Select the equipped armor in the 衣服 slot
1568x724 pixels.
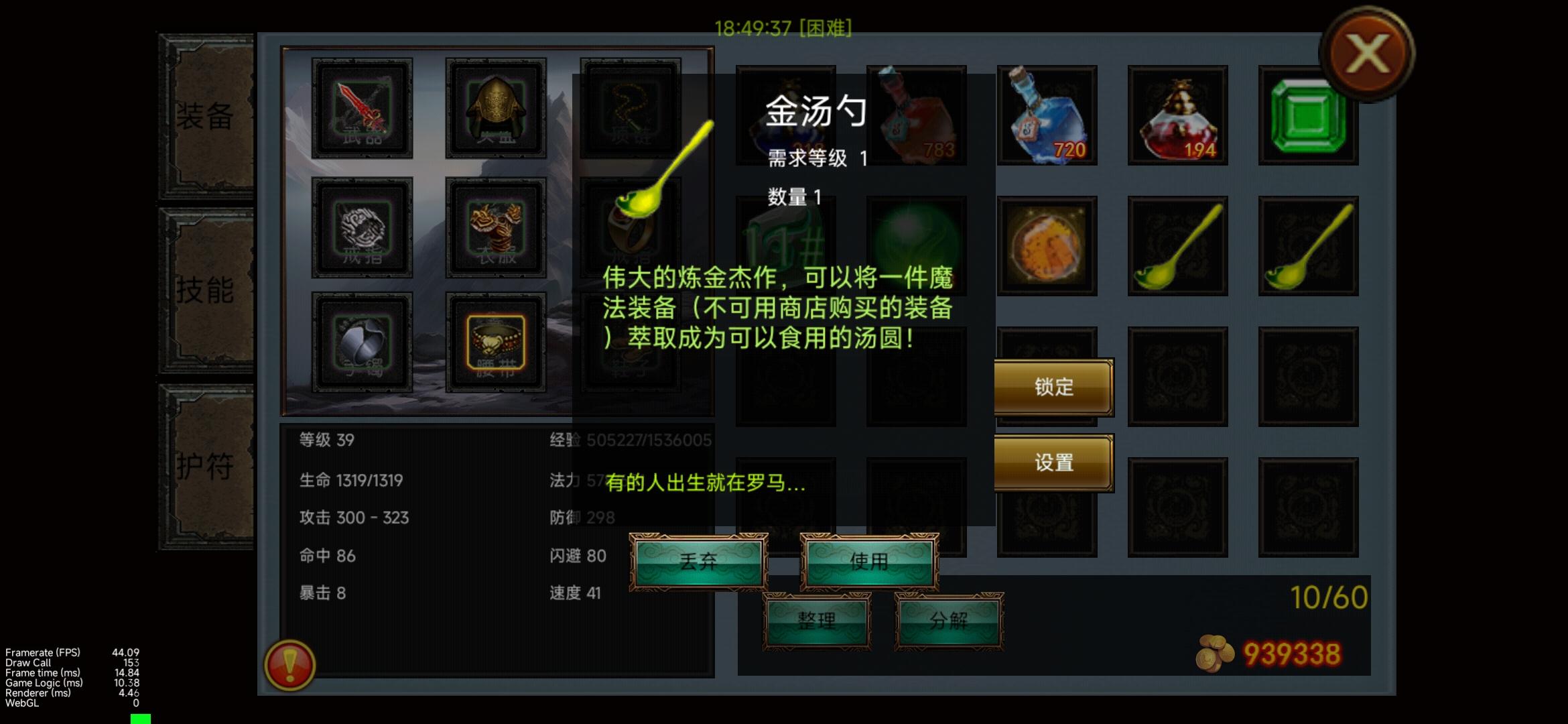click(496, 228)
